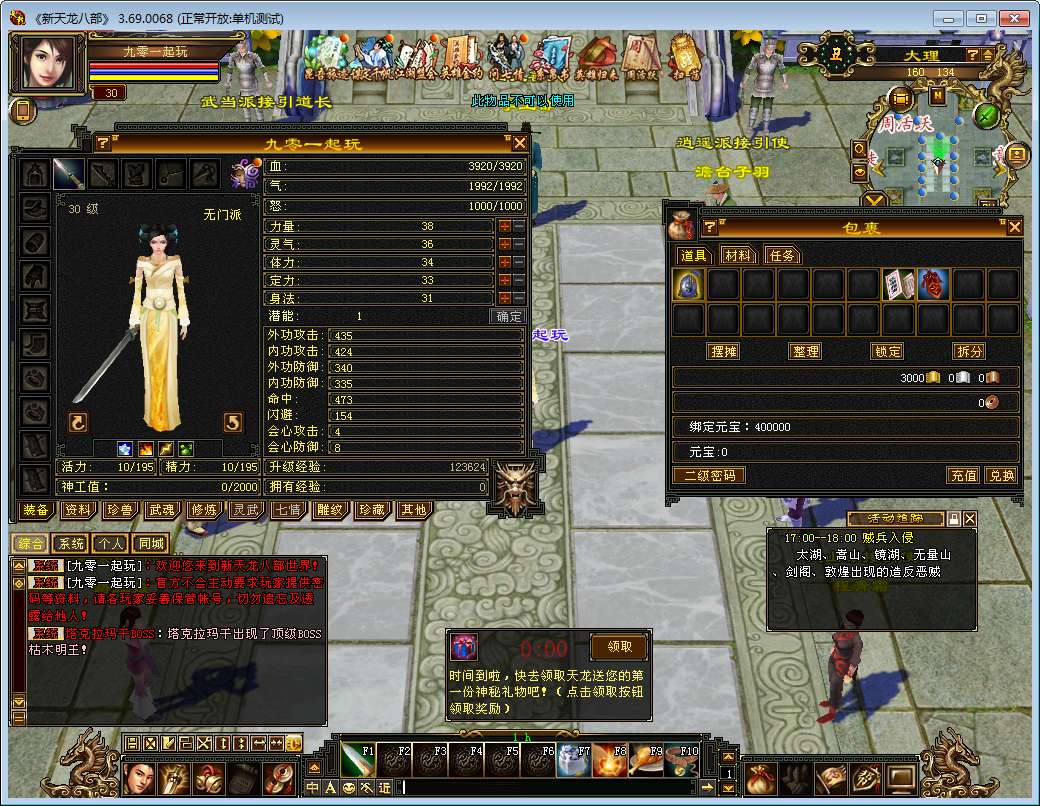This screenshot has height=806, width=1040.
Task: Close the 包裹 bag window
Action: [1014, 227]
